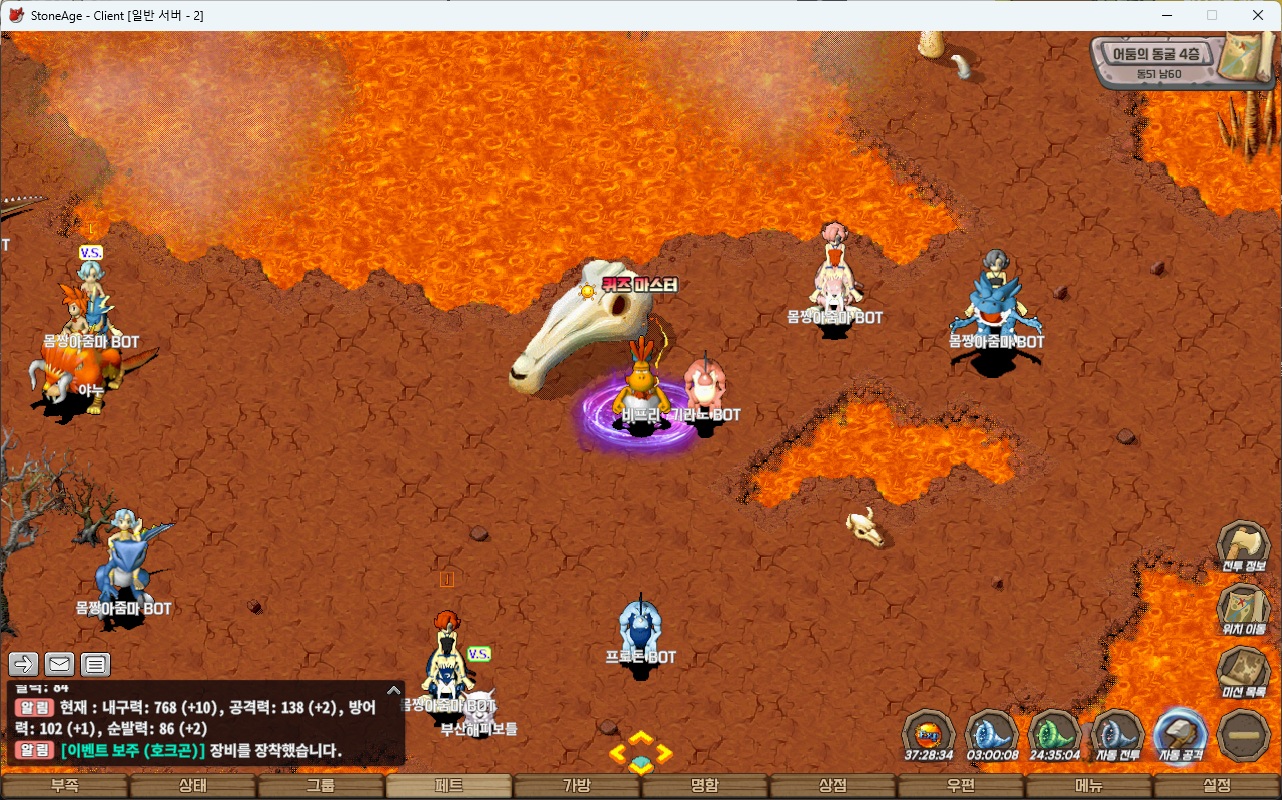Open 전투 정보 battle info axe icon
Screen dimensions: 1282x800
tap(1243, 546)
